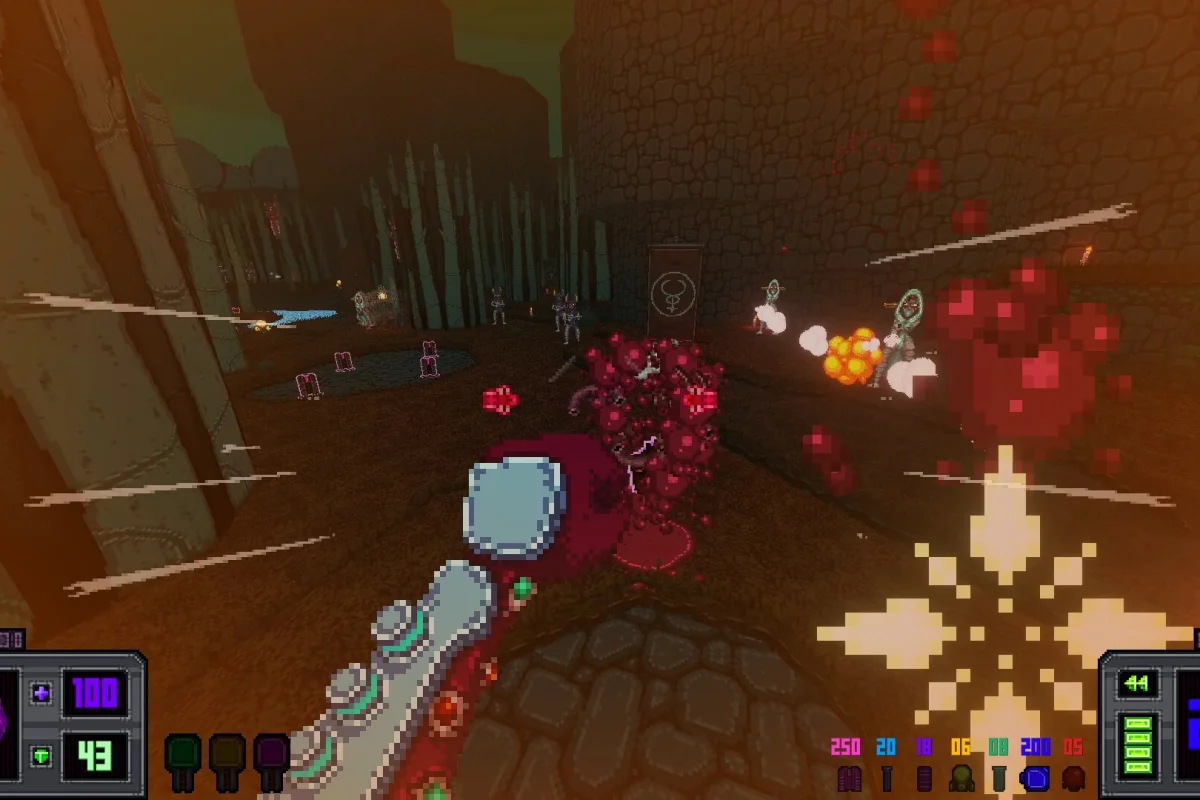Viewport: 1200px width, 800px height.
Task: Click the green armor icon
Action: (42, 755)
